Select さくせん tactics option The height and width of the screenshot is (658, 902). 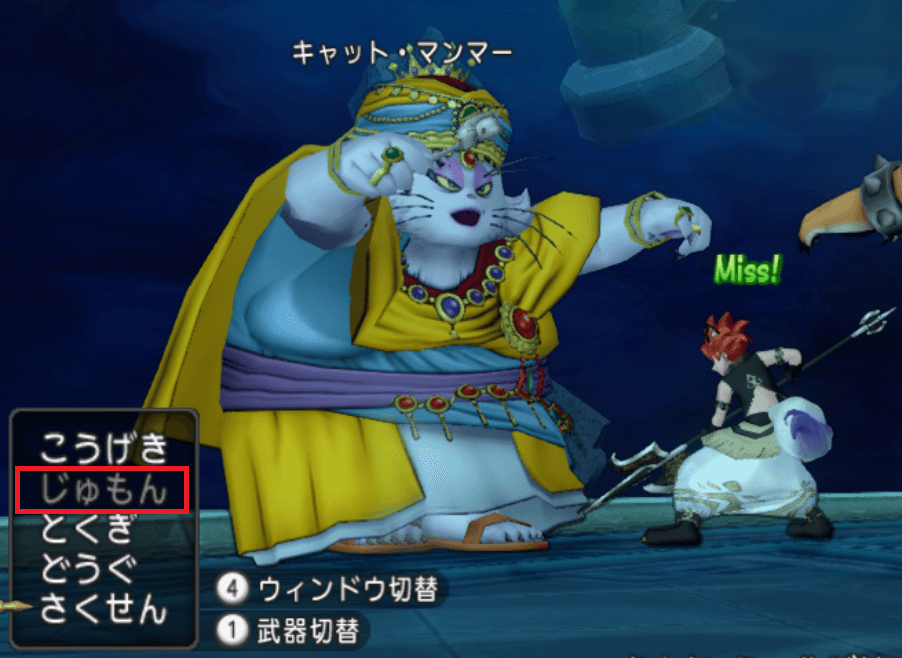click(103, 608)
